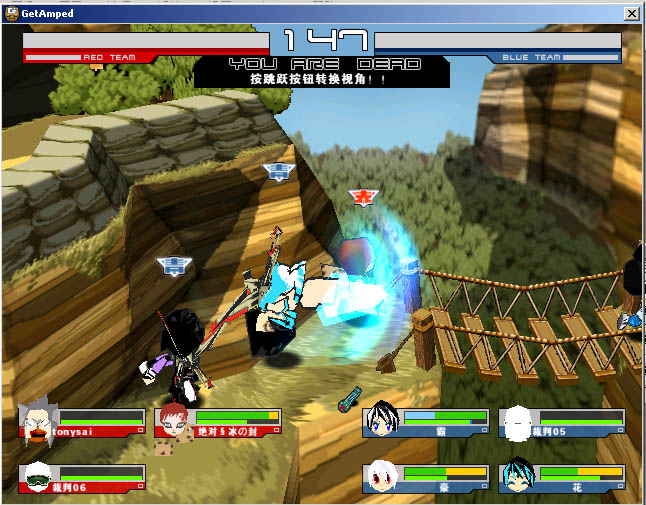Select the red-haired 绝对§冰の封 player panel
Viewport: 646px width, 505px height.
(219, 422)
